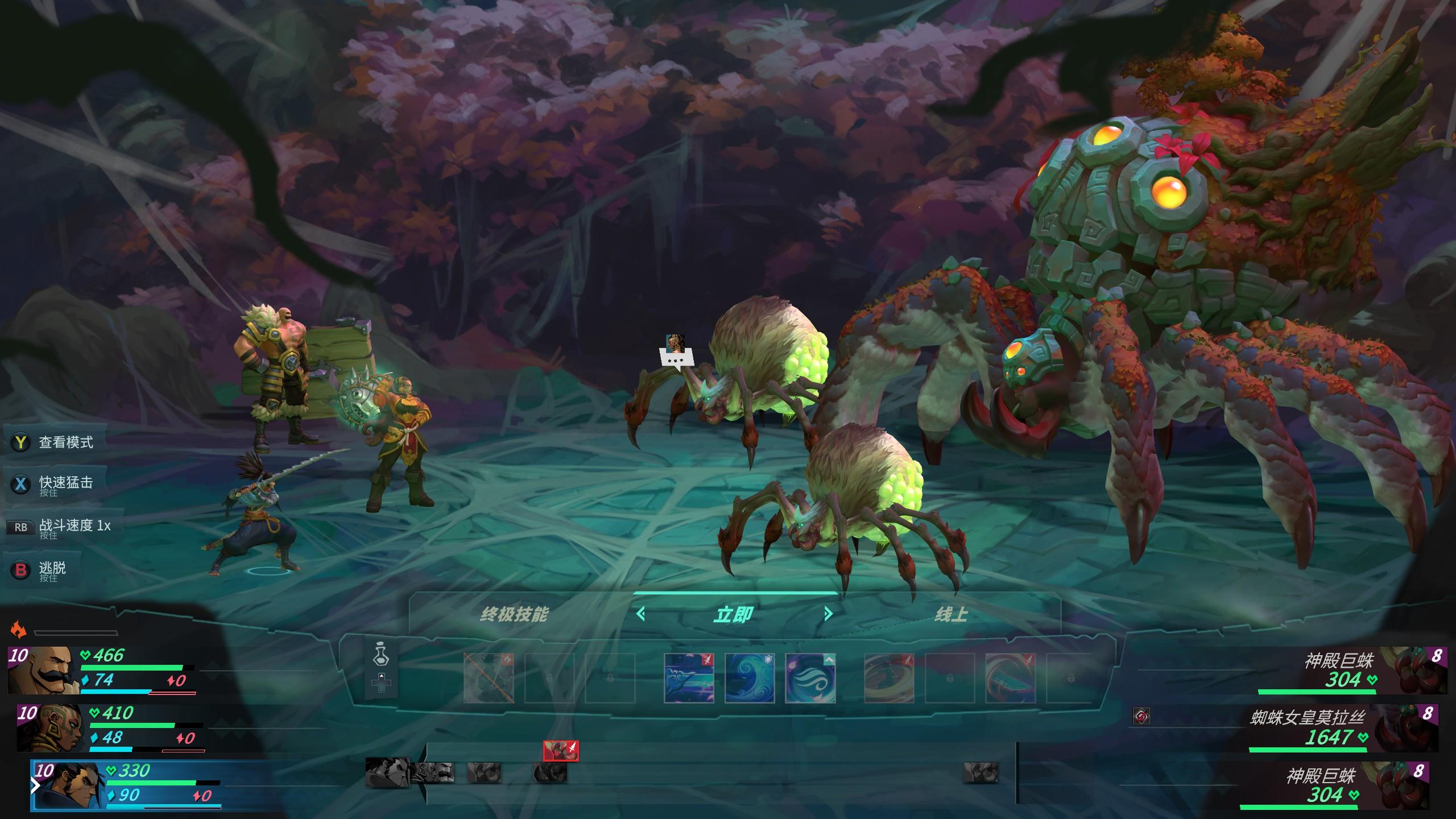Use the wave slash attack ability

(689, 678)
